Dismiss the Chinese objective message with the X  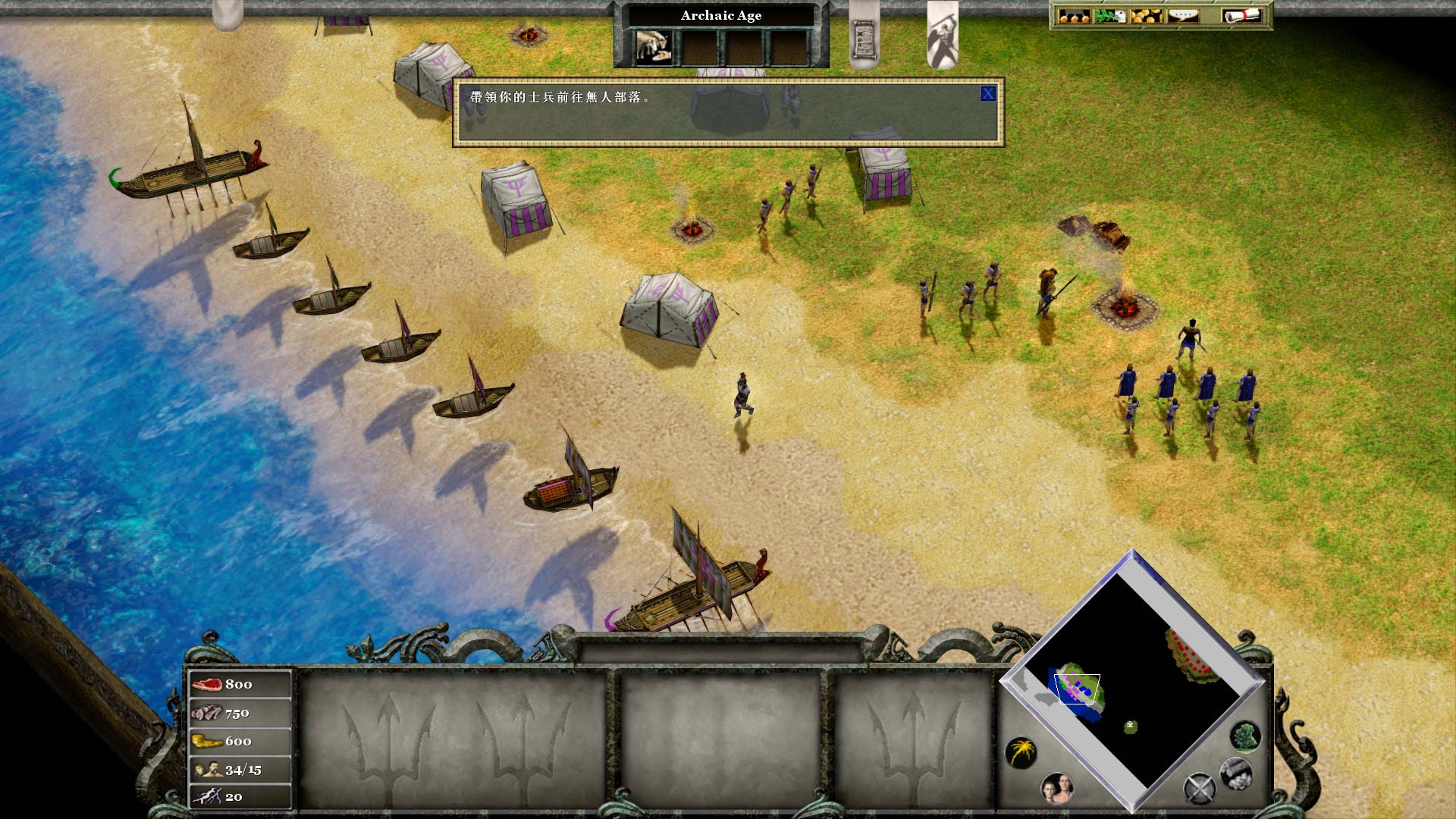coord(988,92)
